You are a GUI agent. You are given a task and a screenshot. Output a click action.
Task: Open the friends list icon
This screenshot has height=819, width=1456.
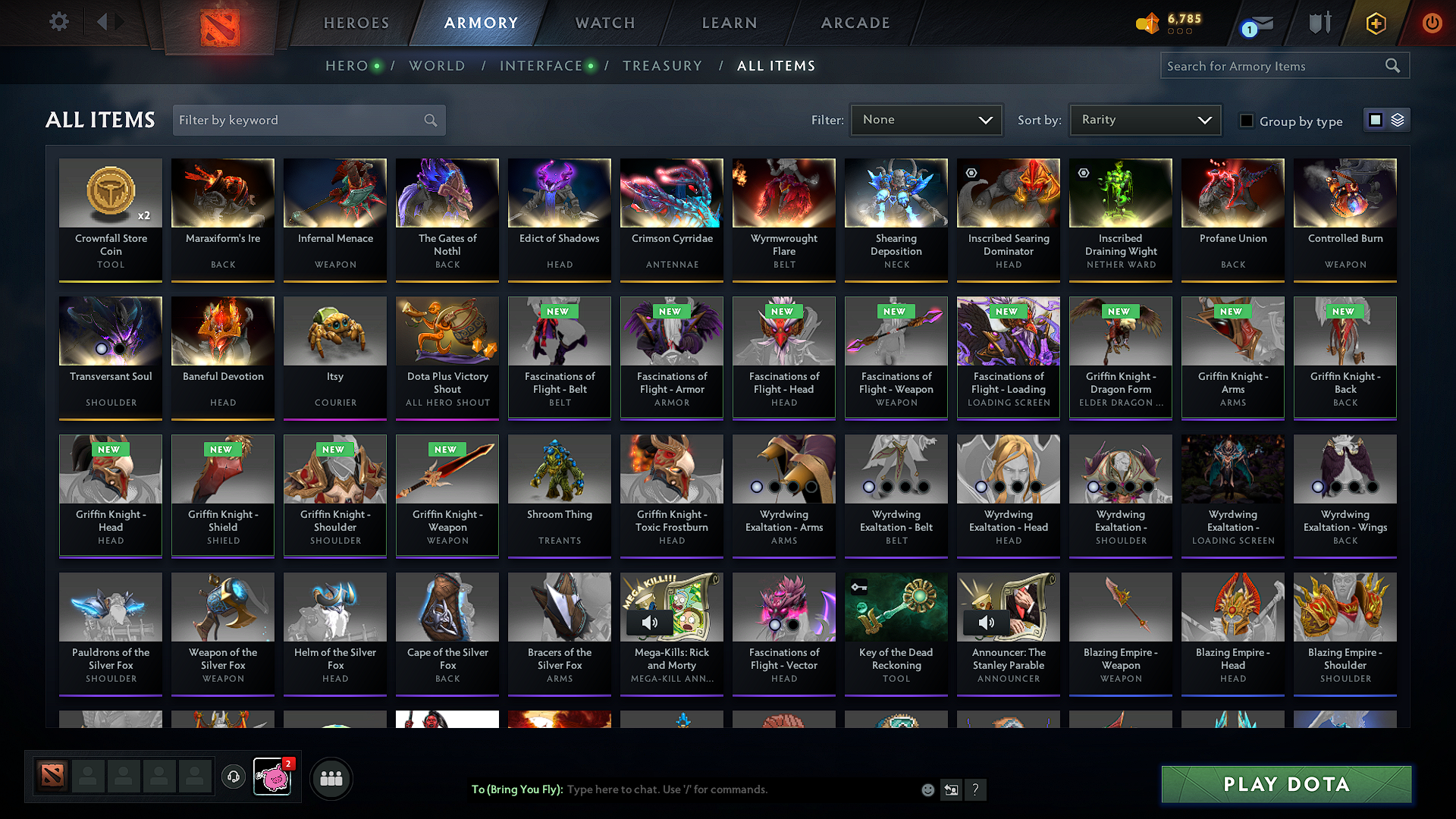(x=331, y=778)
